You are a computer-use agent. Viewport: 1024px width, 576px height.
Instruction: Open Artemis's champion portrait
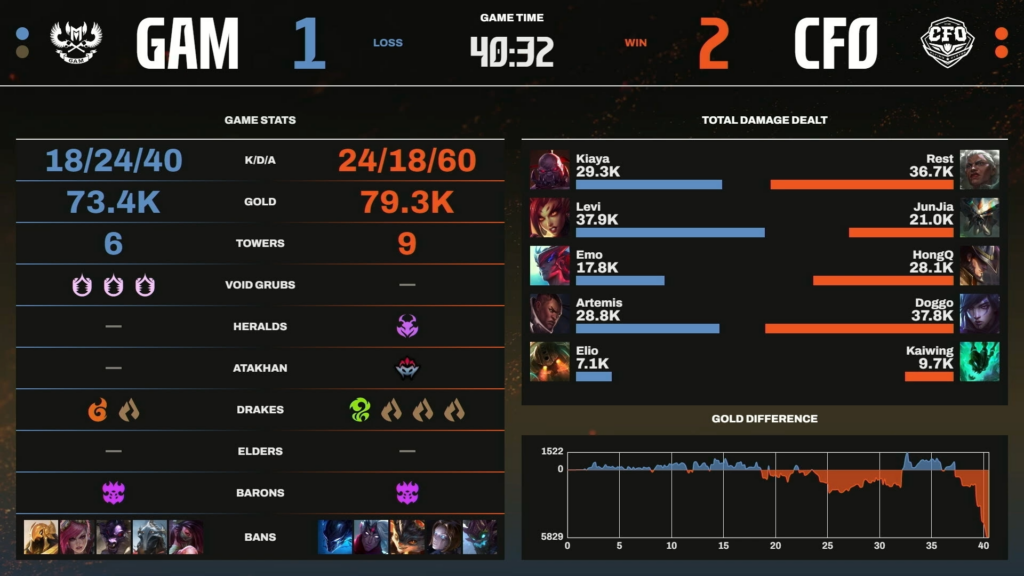[549, 313]
